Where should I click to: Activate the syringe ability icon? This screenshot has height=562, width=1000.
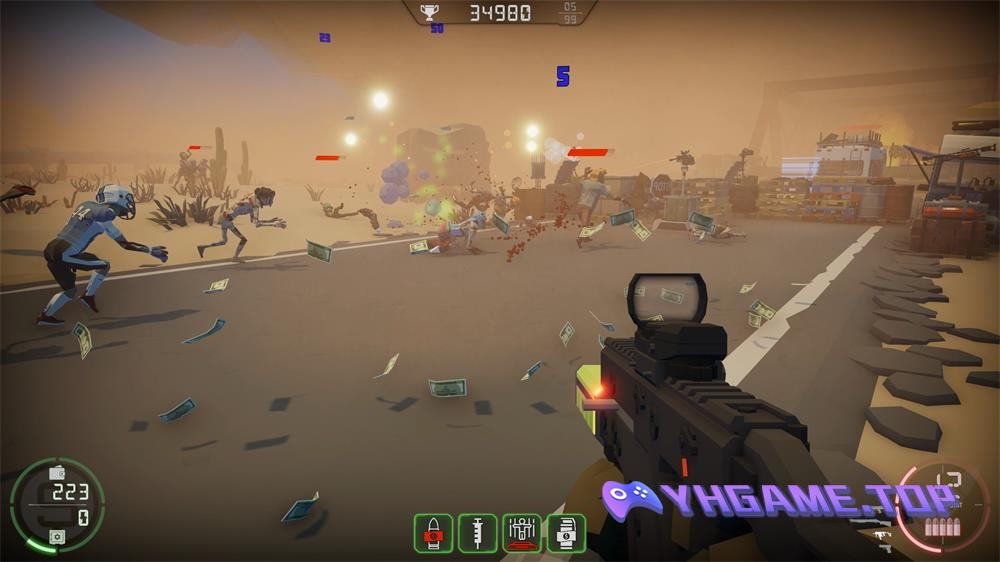tap(477, 533)
